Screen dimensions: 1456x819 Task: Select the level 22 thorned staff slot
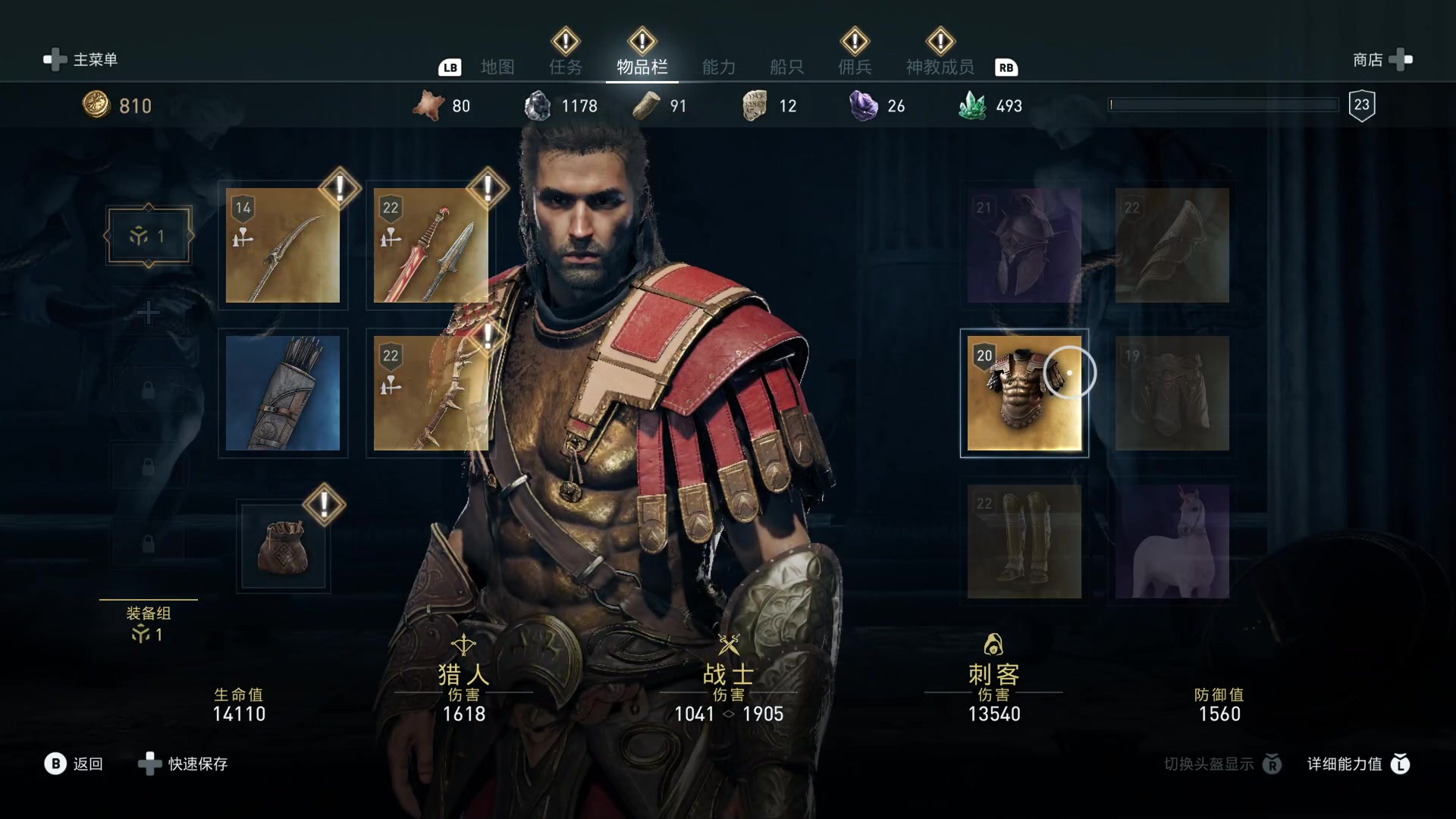pos(431,394)
